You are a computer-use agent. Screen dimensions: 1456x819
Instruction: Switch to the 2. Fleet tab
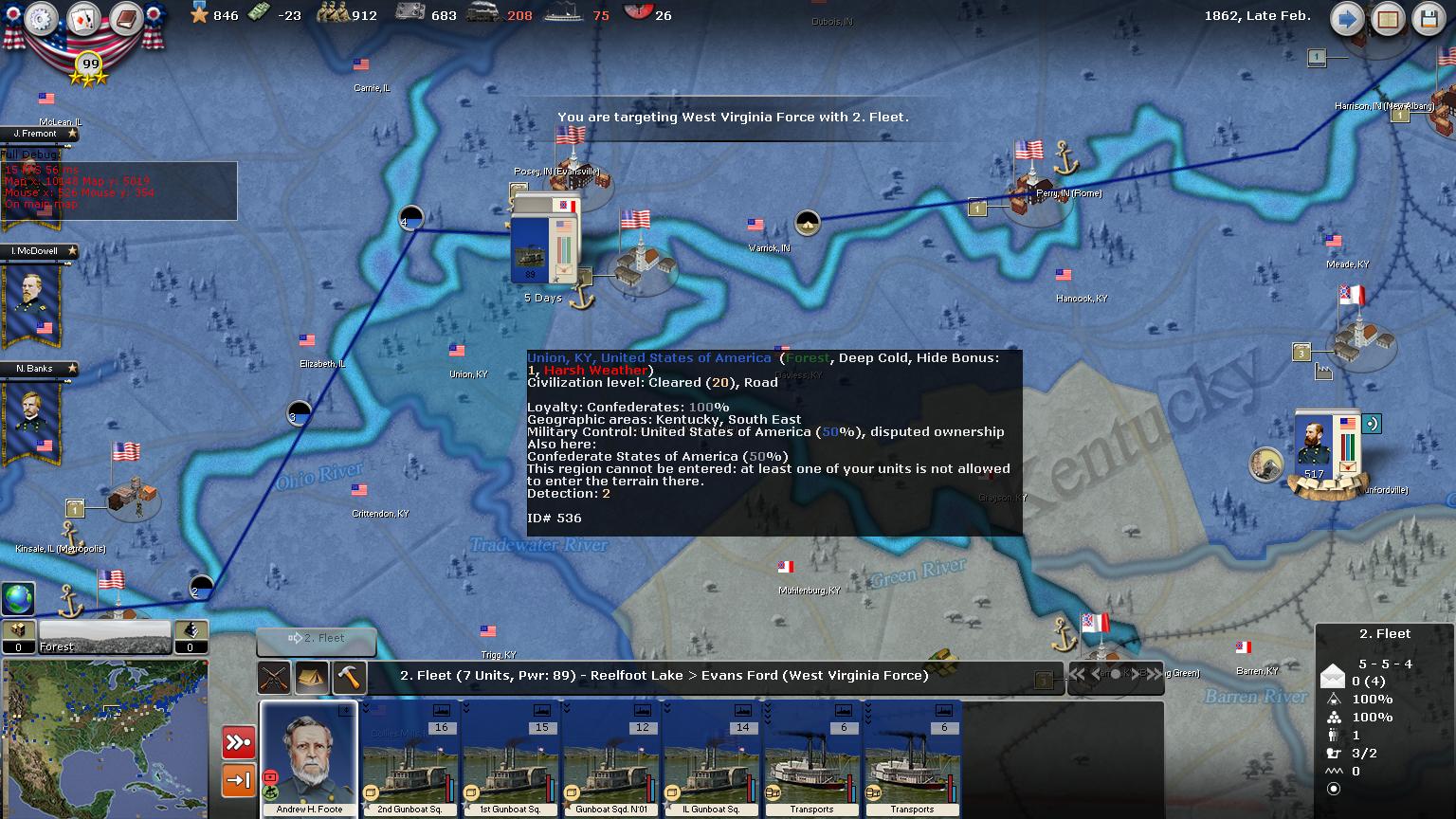(x=317, y=640)
